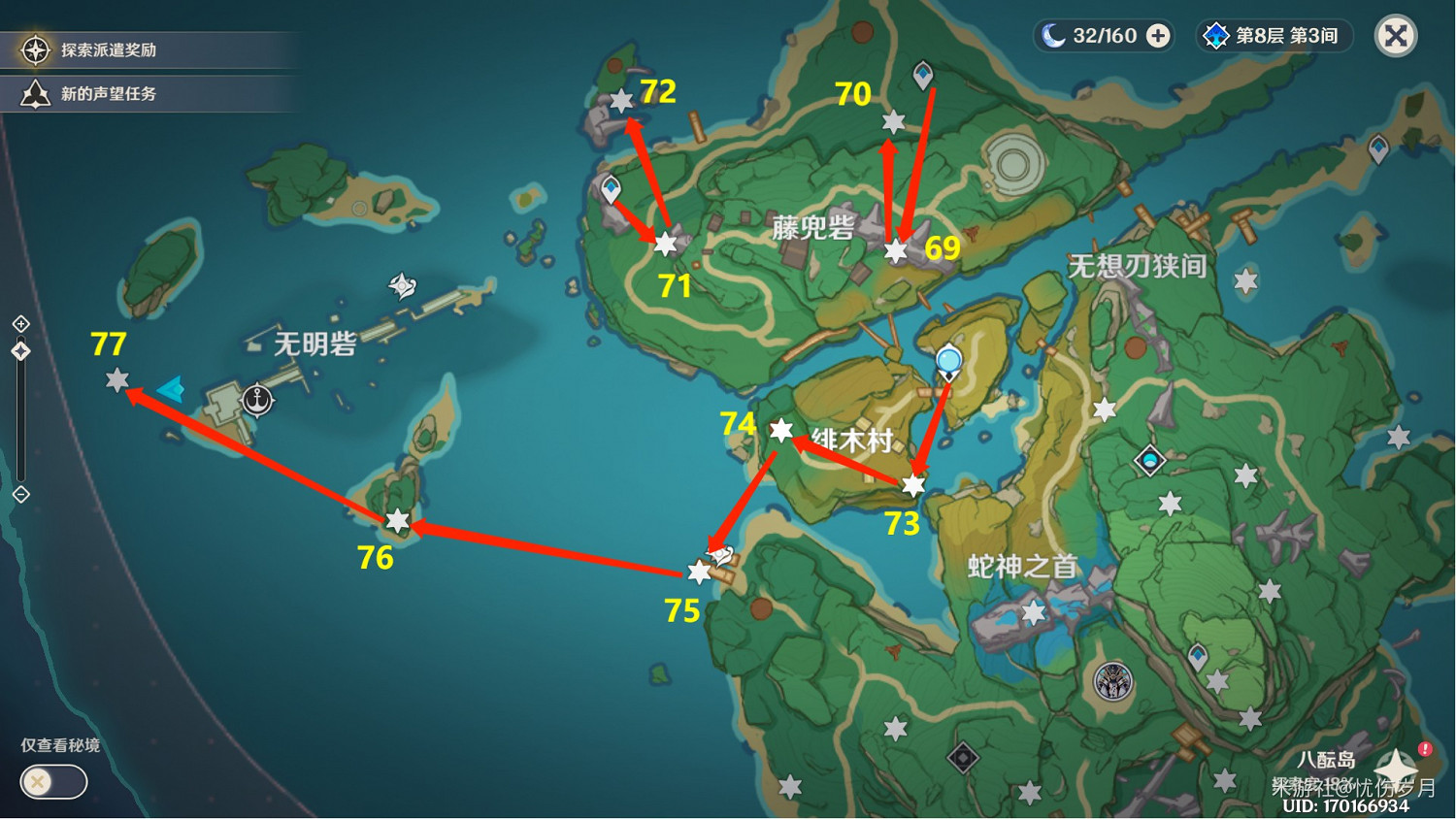
Task: Click the serpent crest emblem near 蛇神之首
Action: 1111,682
